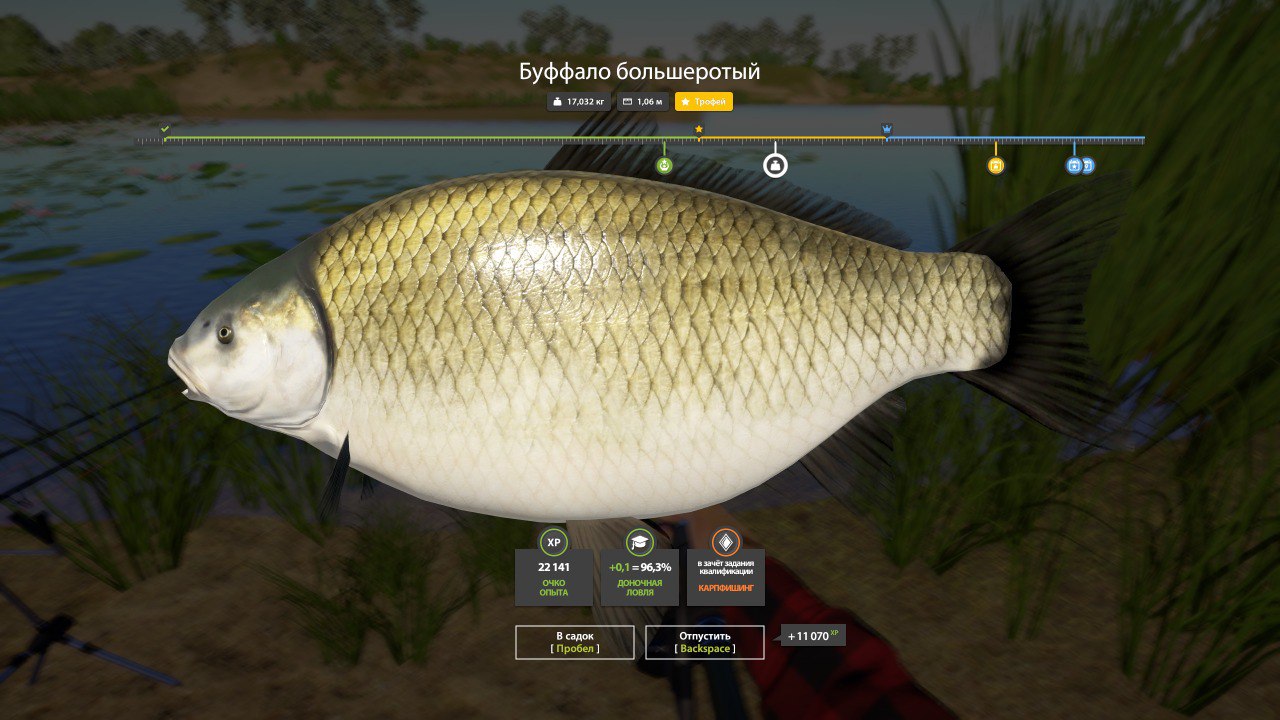Click the gold star on the weight scale
Viewport: 1280px width, 720px height.
(699, 129)
